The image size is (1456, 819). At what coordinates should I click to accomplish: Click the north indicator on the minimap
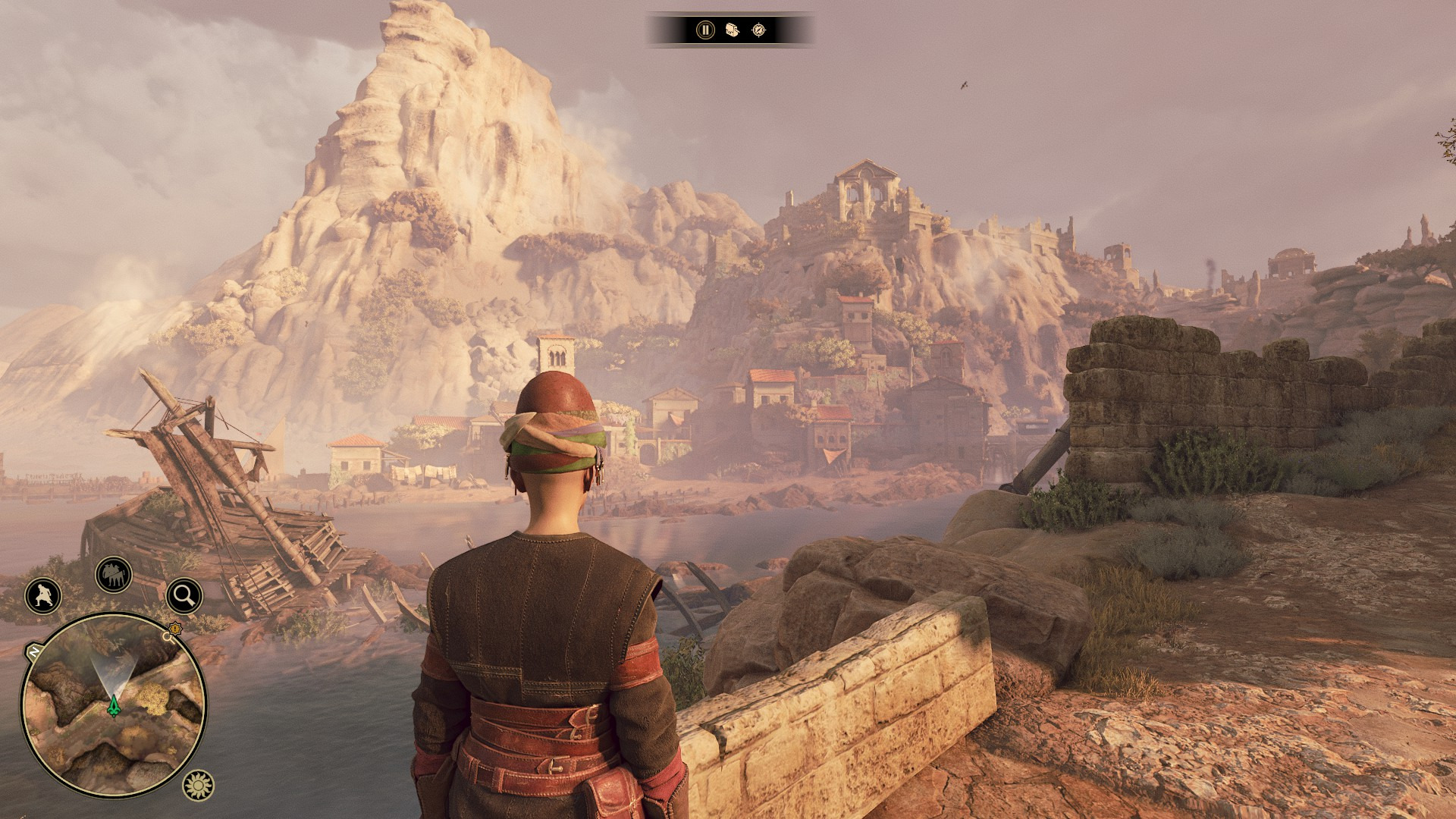[34, 651]
